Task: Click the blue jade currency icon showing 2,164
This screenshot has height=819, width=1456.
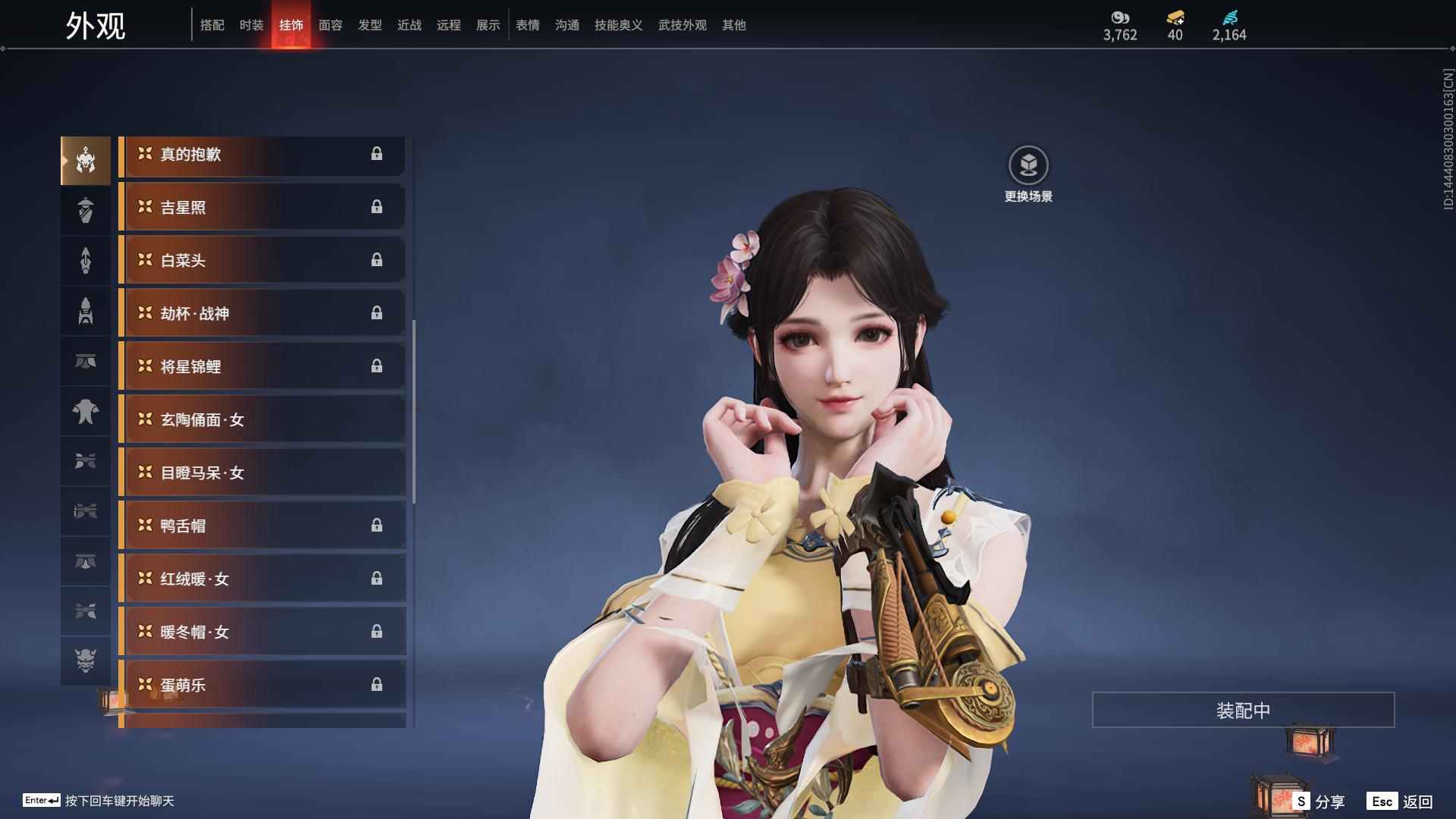Action: [1230, 17]
